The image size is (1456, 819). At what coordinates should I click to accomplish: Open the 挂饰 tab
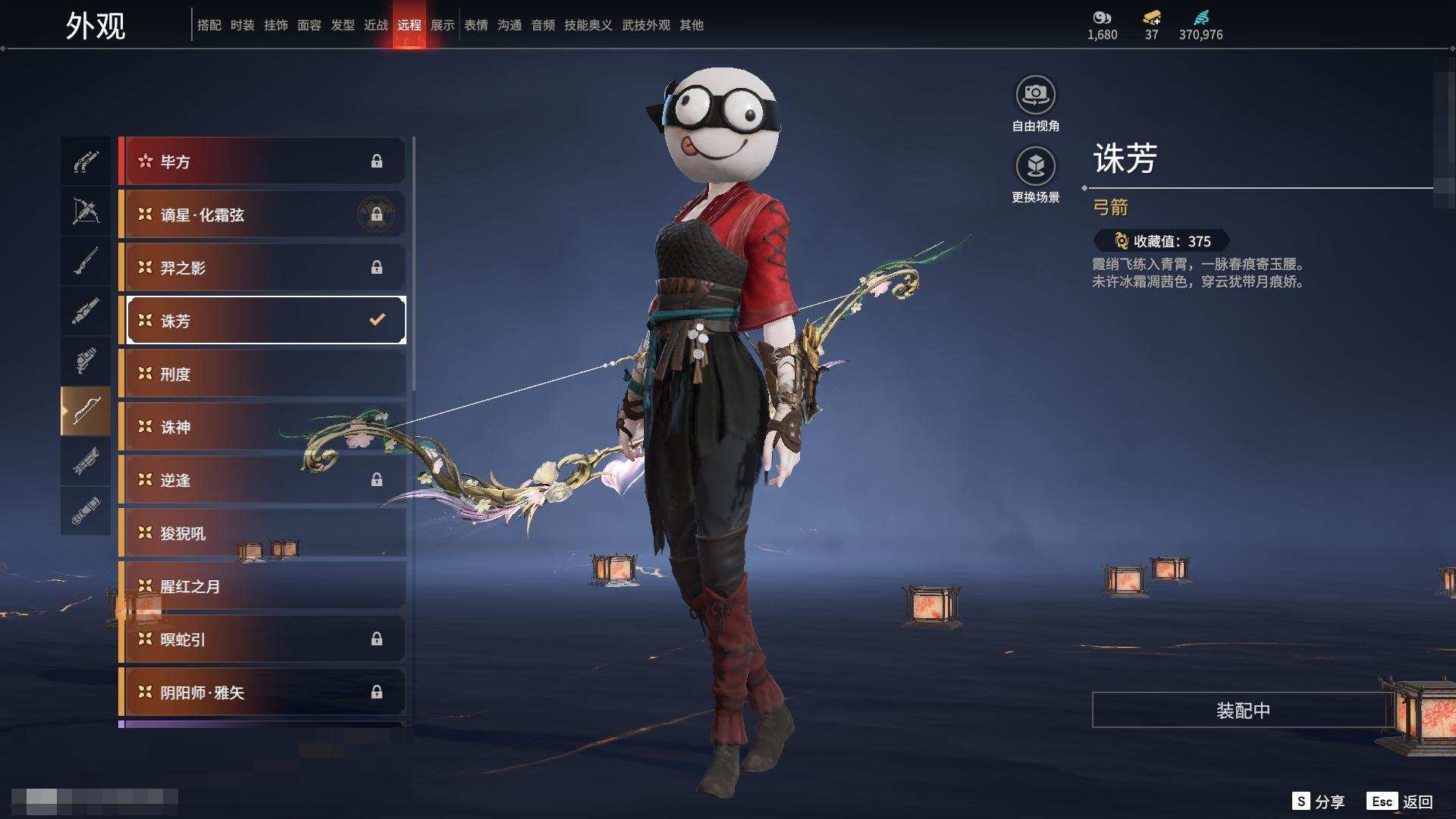276,25
